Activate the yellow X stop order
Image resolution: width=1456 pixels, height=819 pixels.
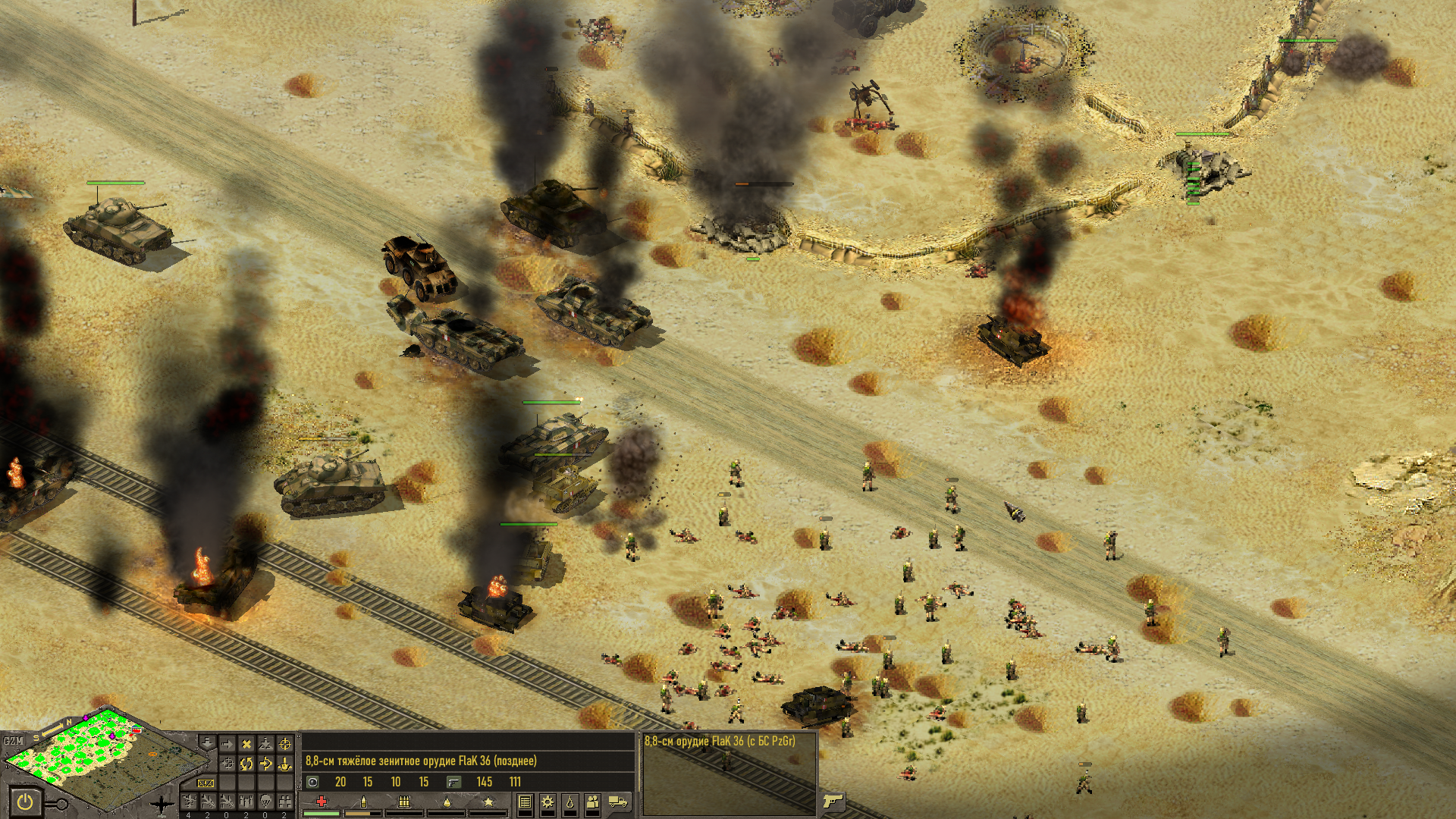(246, 743)
